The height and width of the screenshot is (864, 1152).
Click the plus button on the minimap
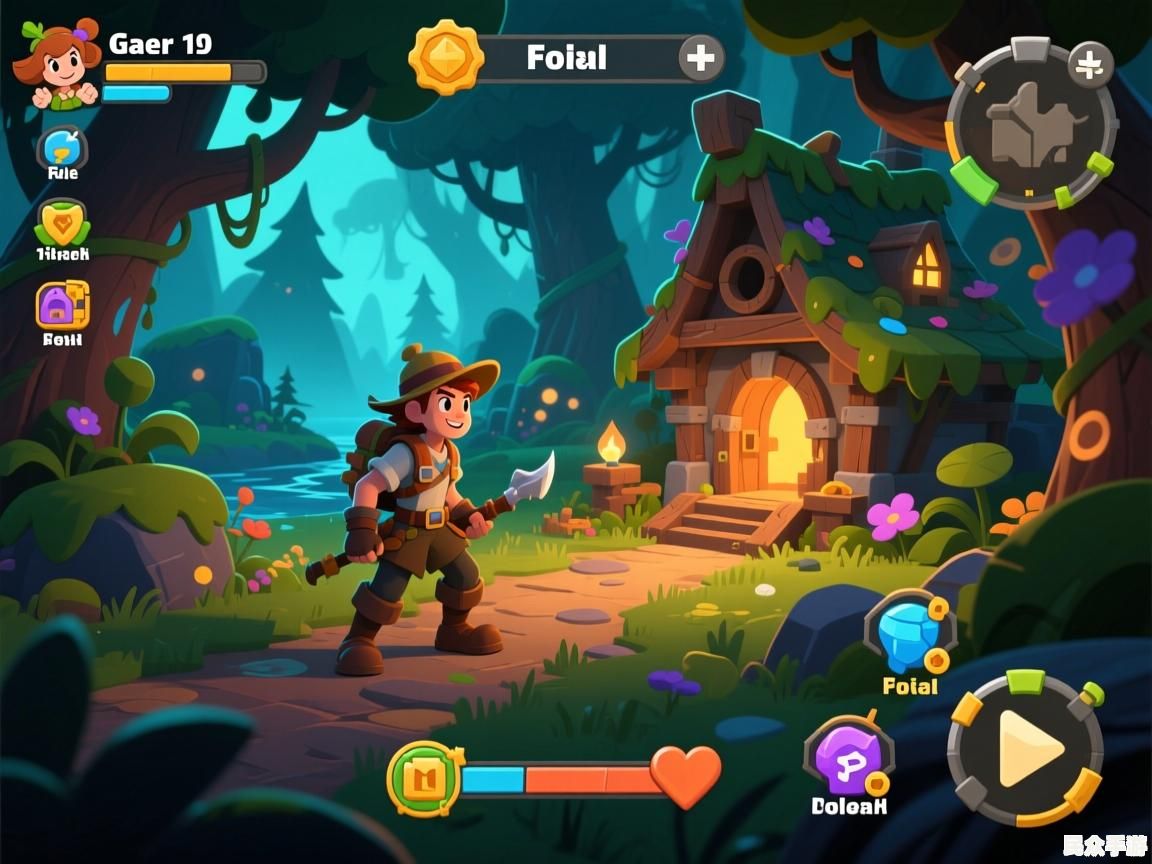[x=1090, y=66]
